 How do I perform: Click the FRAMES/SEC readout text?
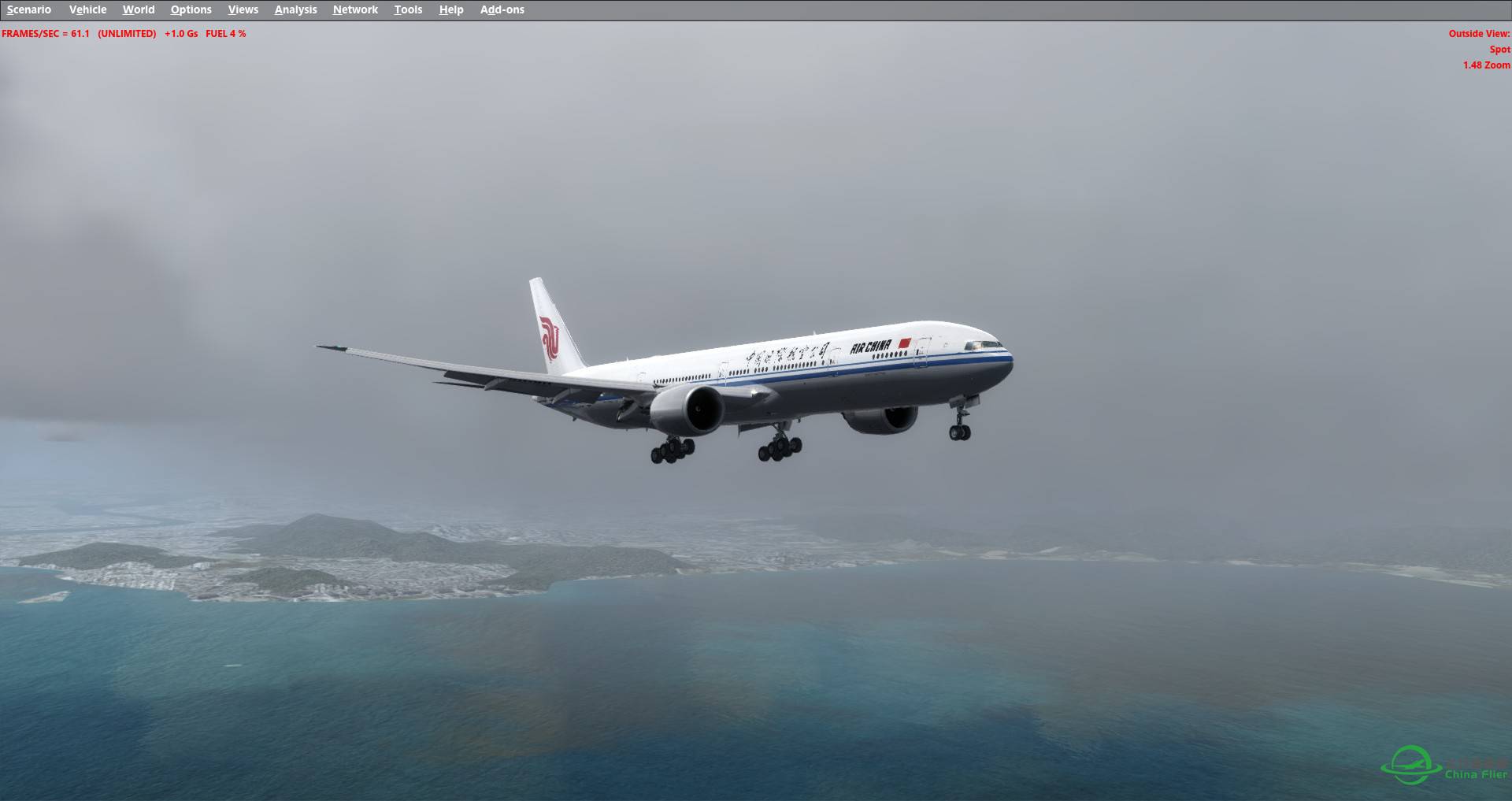click(x=43, y=34)
